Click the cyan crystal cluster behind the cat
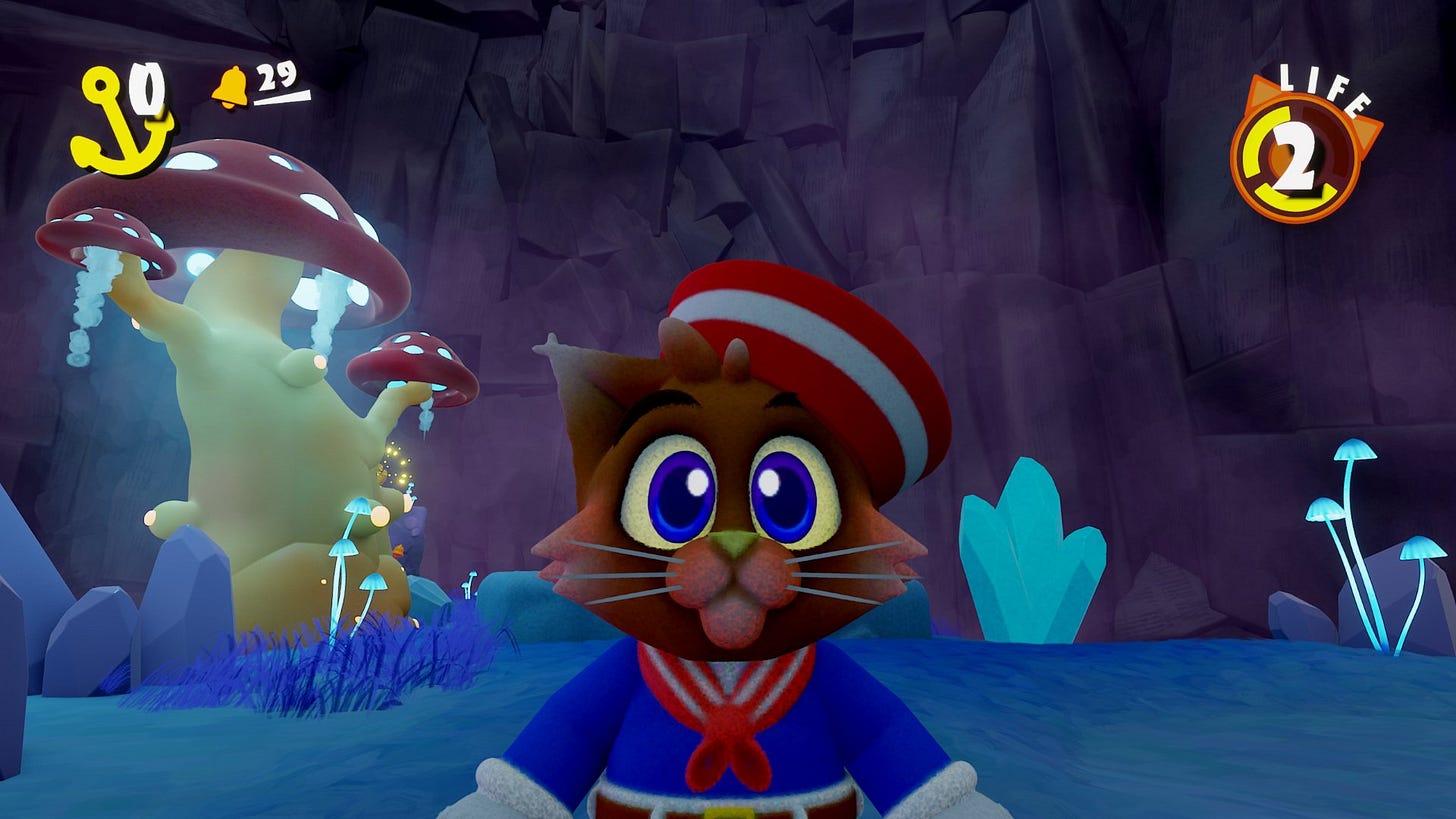The width and height of the screenshot is (1456, 819). point(1030,560)
